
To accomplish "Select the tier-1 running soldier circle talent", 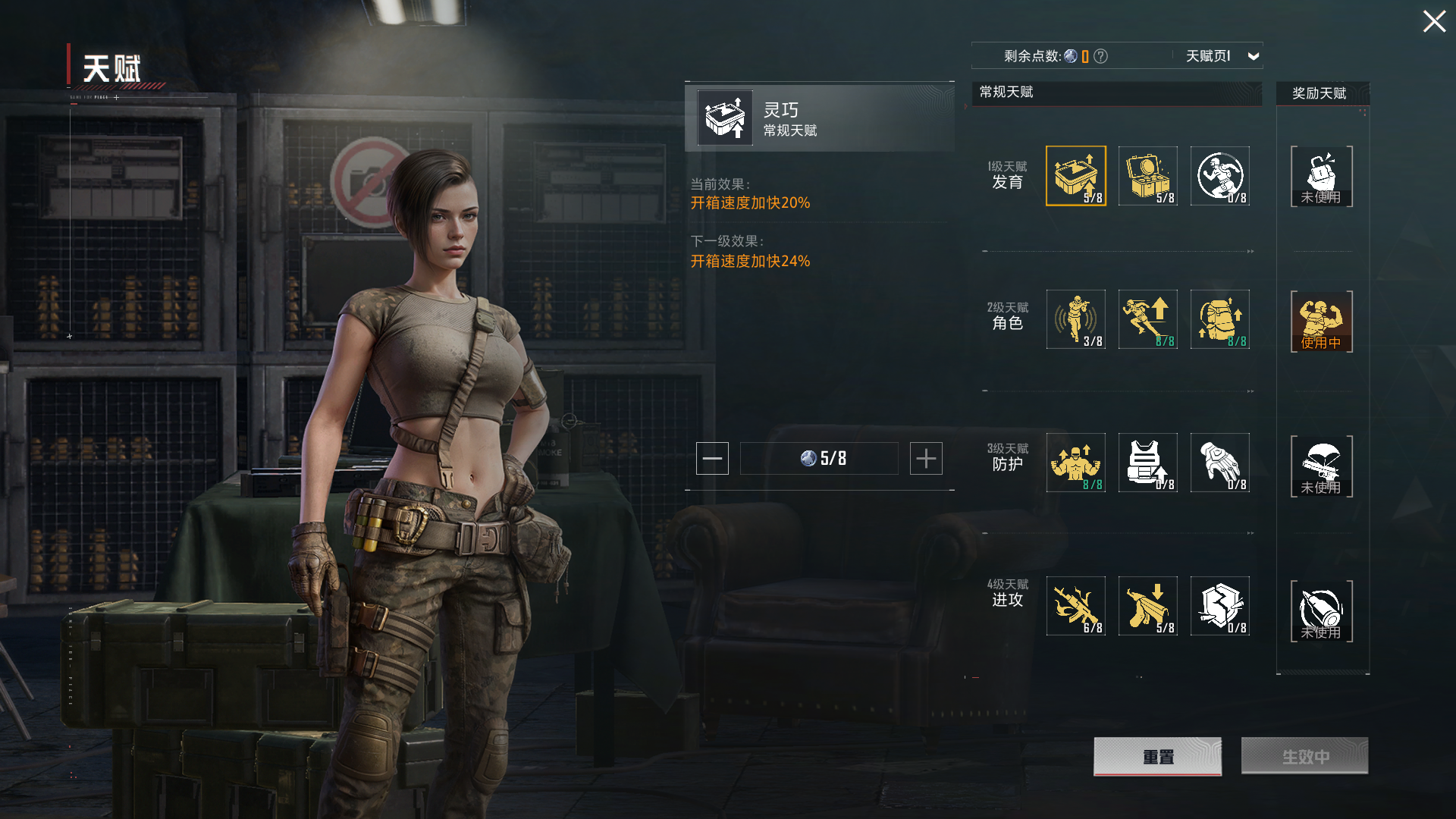I will (x=1219, y=176).
